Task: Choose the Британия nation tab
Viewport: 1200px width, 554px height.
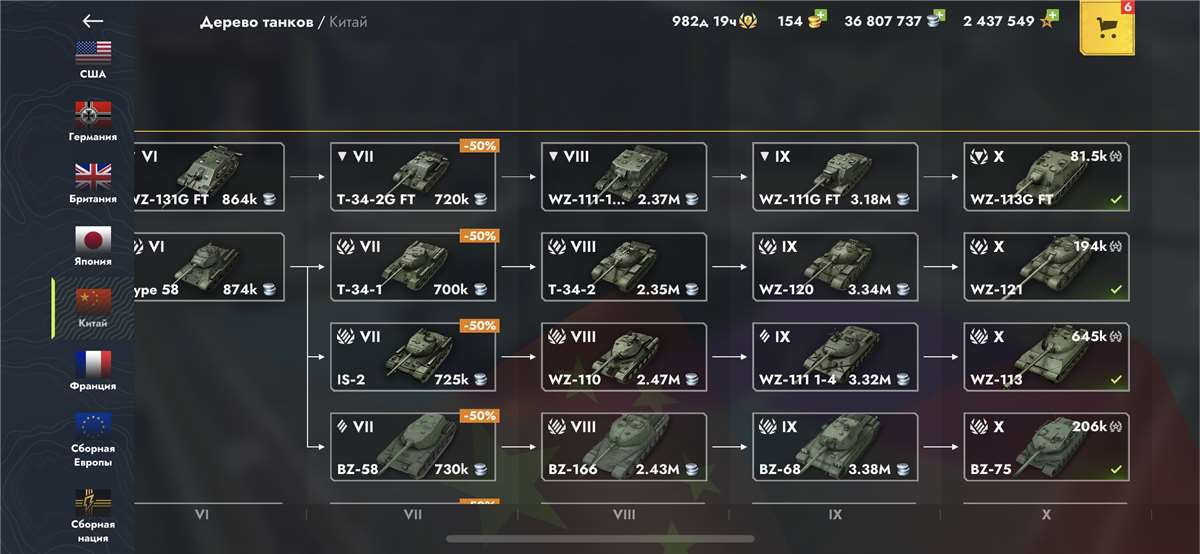Action: pyautogui.click(x=93, y=182)
